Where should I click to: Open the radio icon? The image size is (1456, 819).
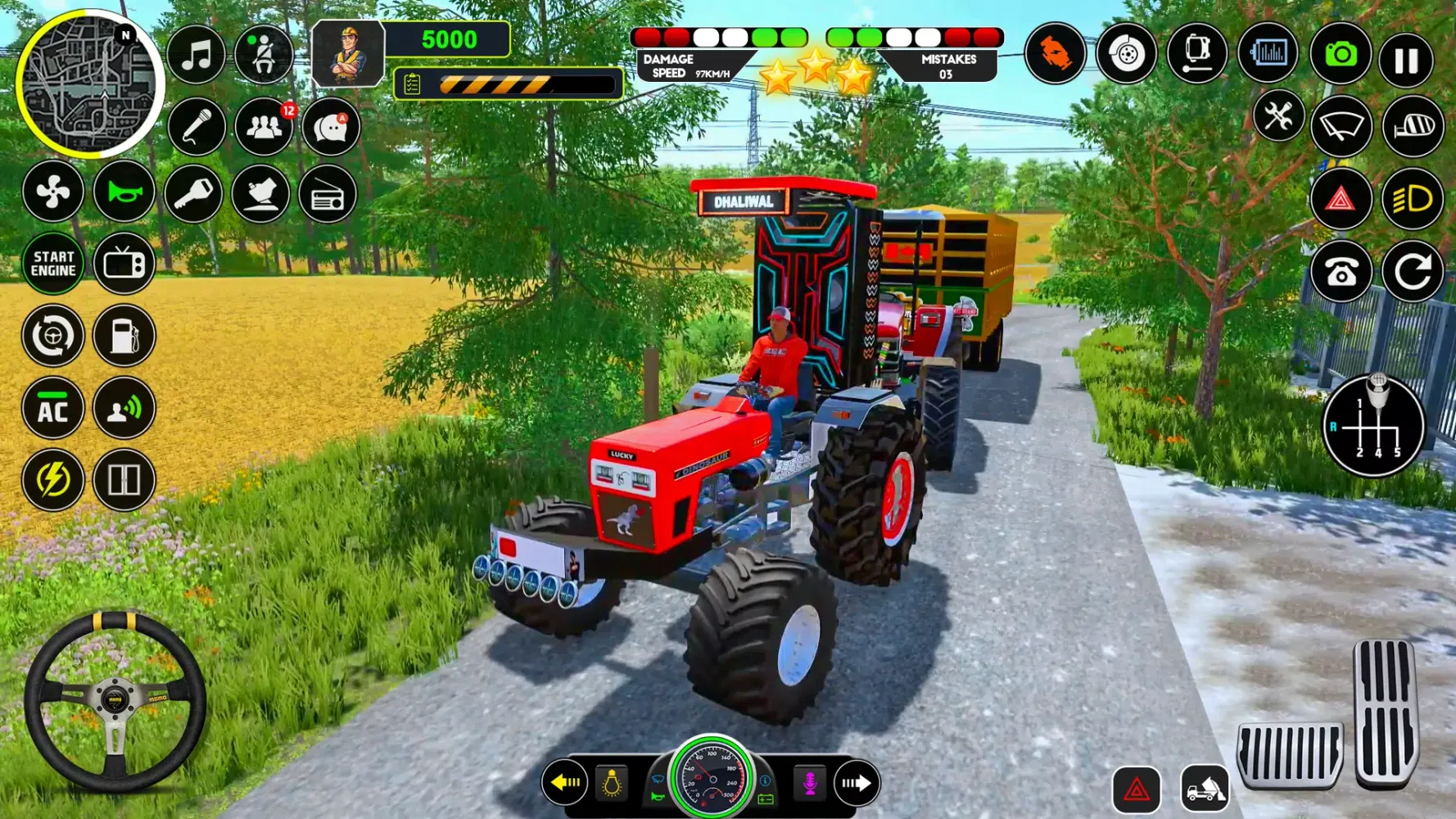tap(328, 195)
